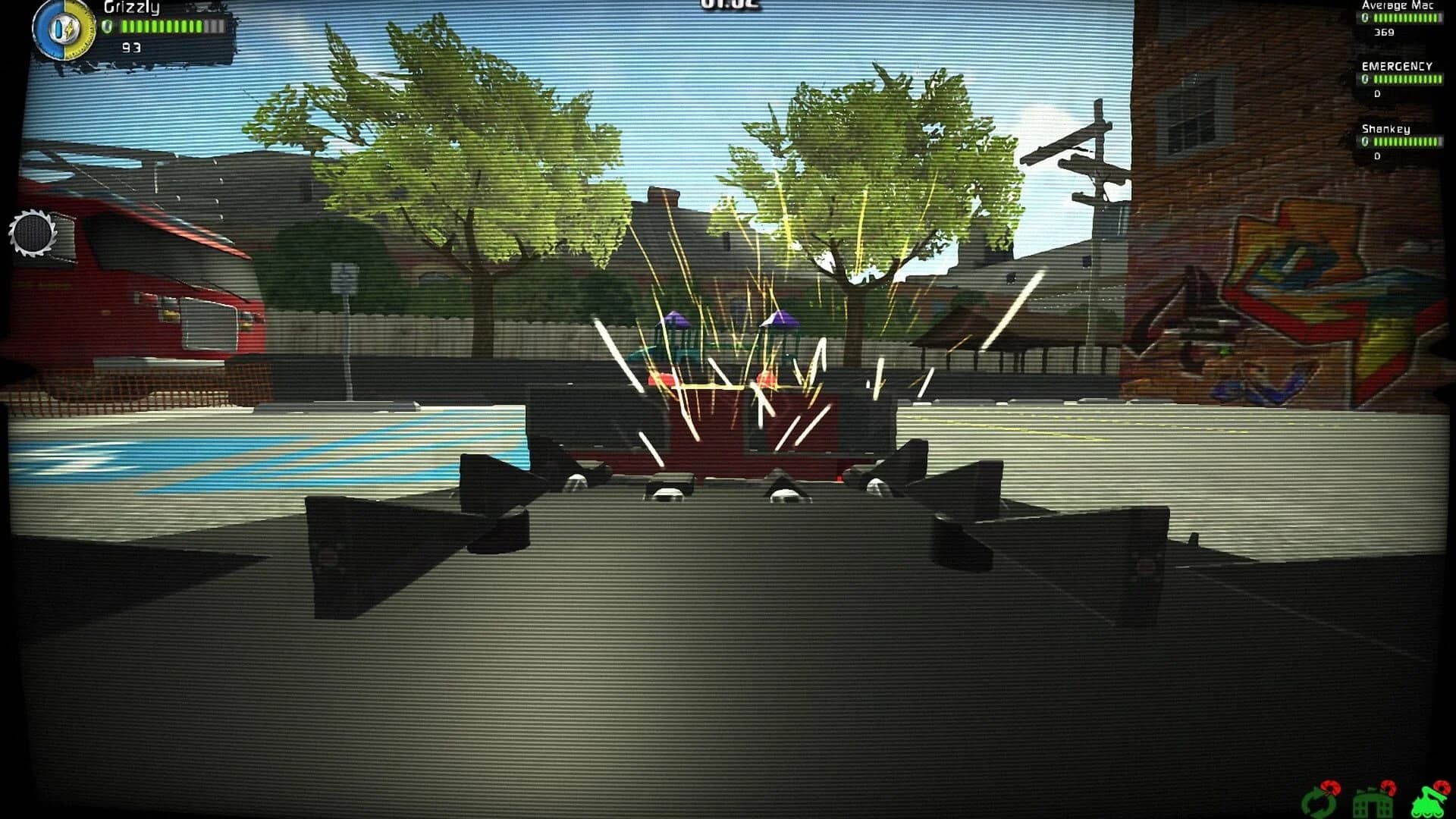Click the green health coin beside Grizzly's bar

[108, 26]
